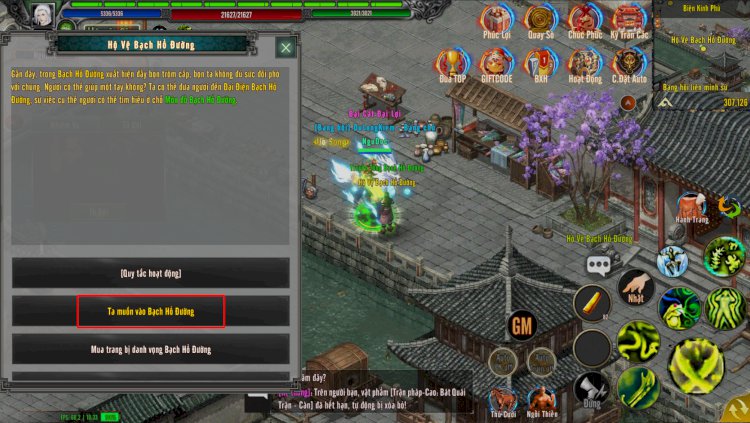Screen dimensions: 750x423
Task: Open the Quay Số lucky wheel
Action: [x=541, y=20]
